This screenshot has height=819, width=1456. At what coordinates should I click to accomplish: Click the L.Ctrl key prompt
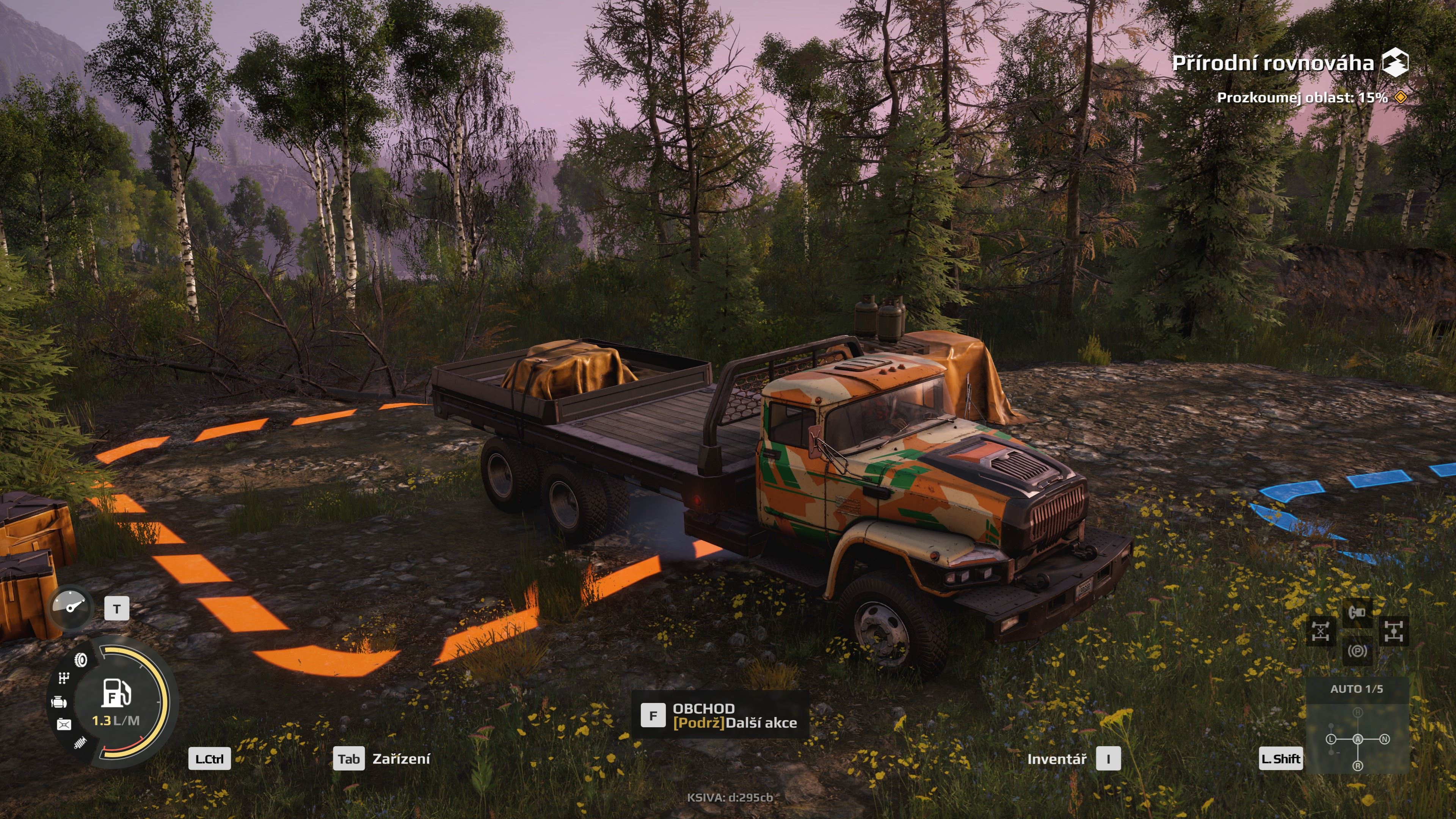click(x=209, y=759)
